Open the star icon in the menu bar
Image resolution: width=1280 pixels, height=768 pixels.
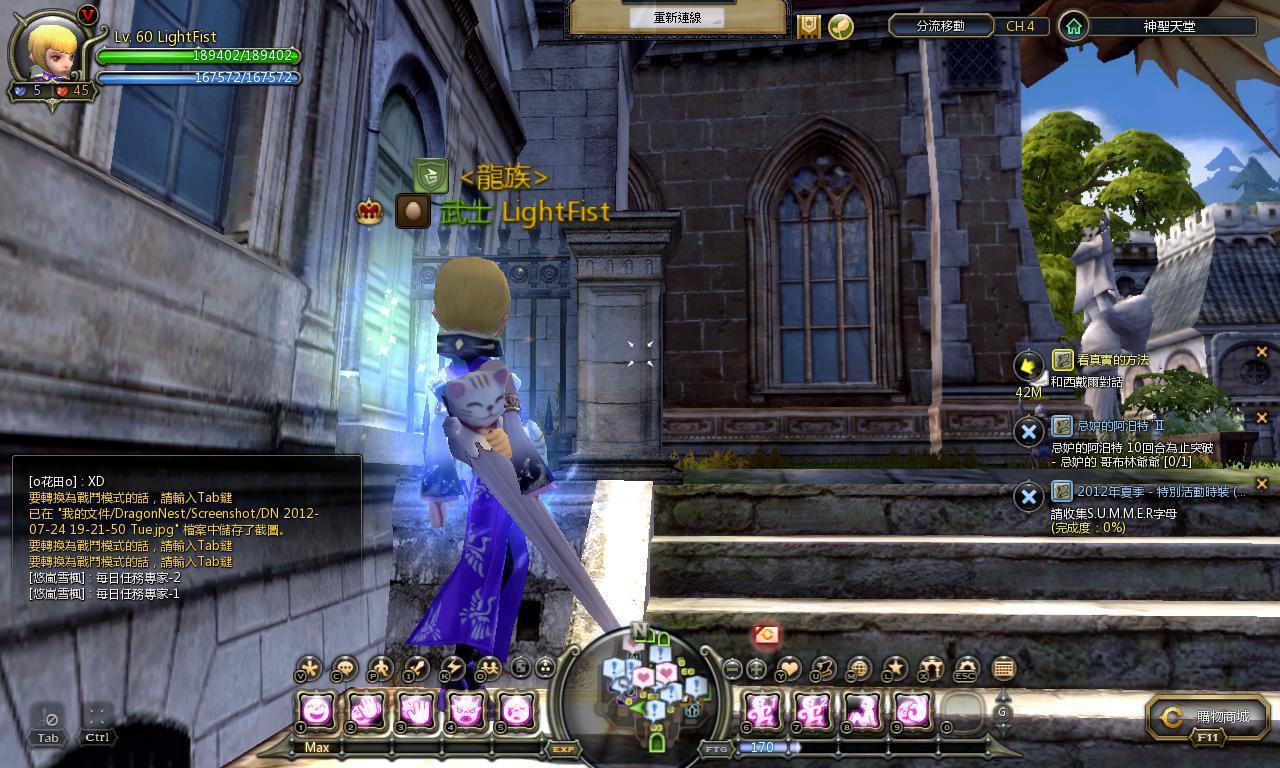(895, 669)
